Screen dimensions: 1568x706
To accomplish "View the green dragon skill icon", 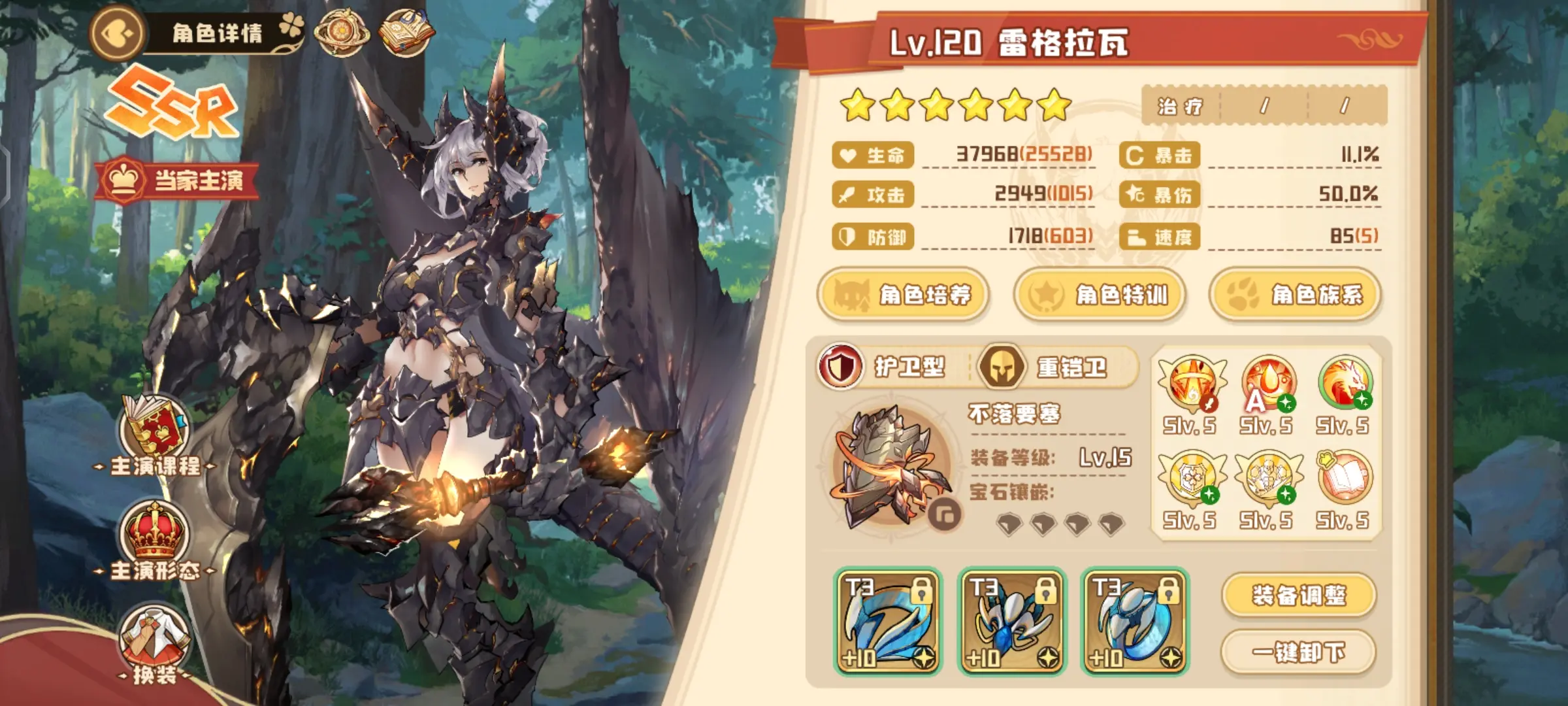I will pos(1344,384).
